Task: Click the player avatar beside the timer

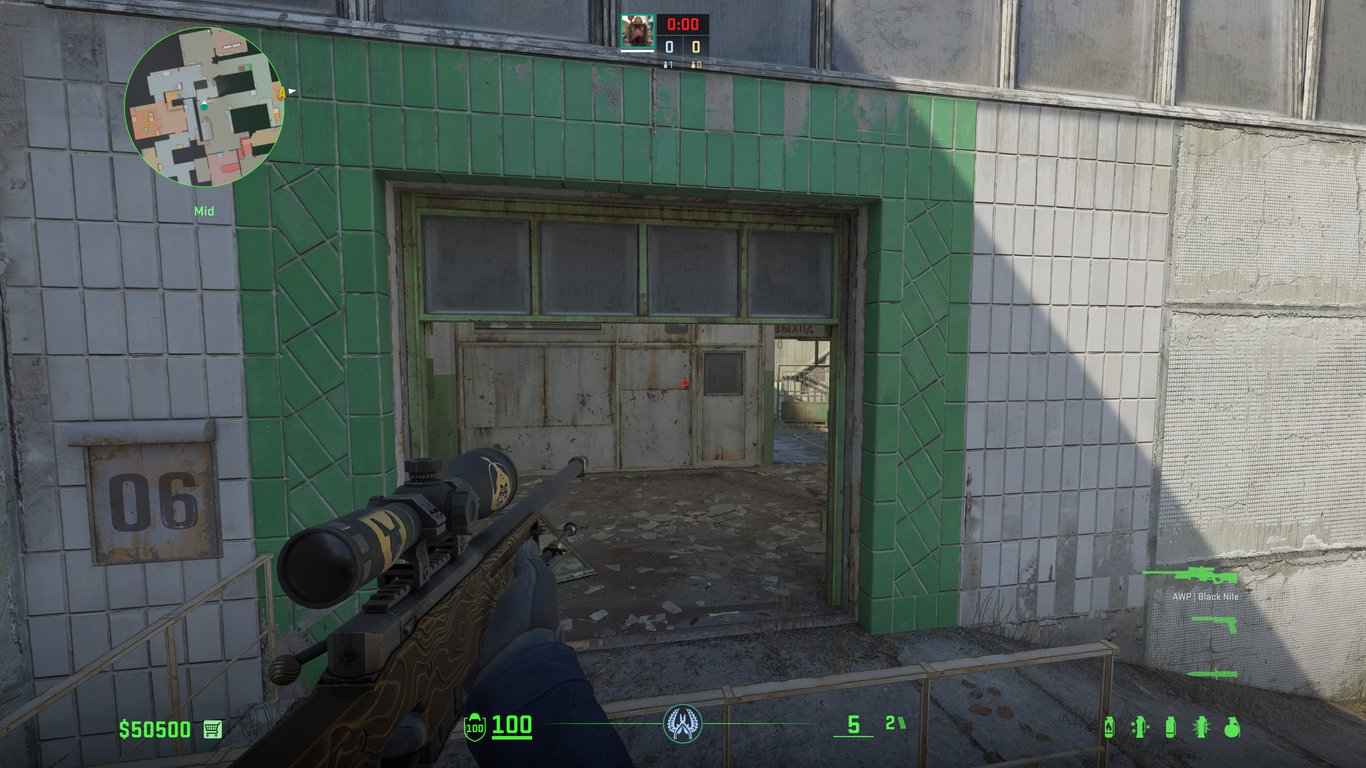Action: click(x=636, y=32)
